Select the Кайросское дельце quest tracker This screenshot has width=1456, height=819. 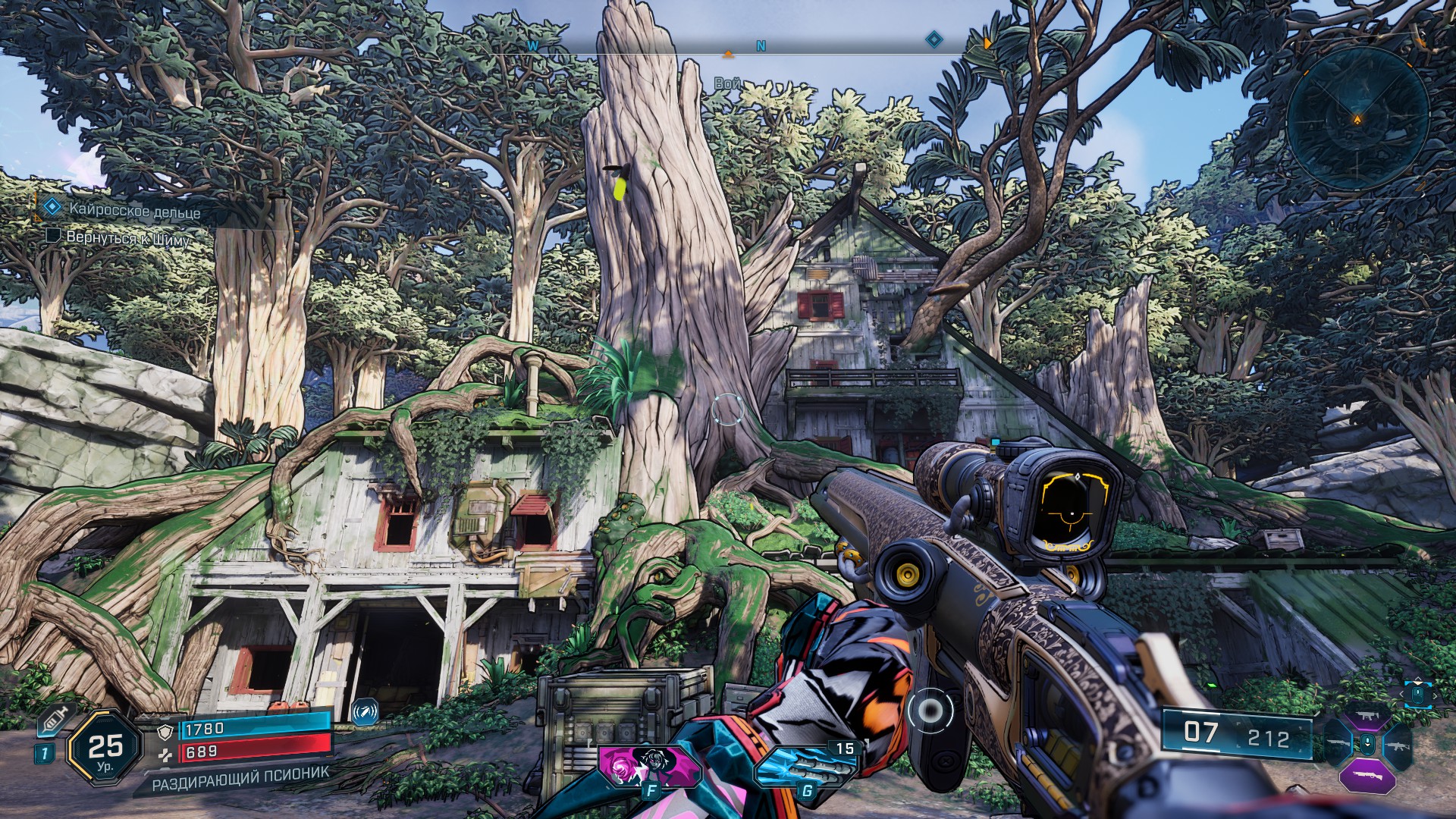pyautogui.click(x=134, y=210)
